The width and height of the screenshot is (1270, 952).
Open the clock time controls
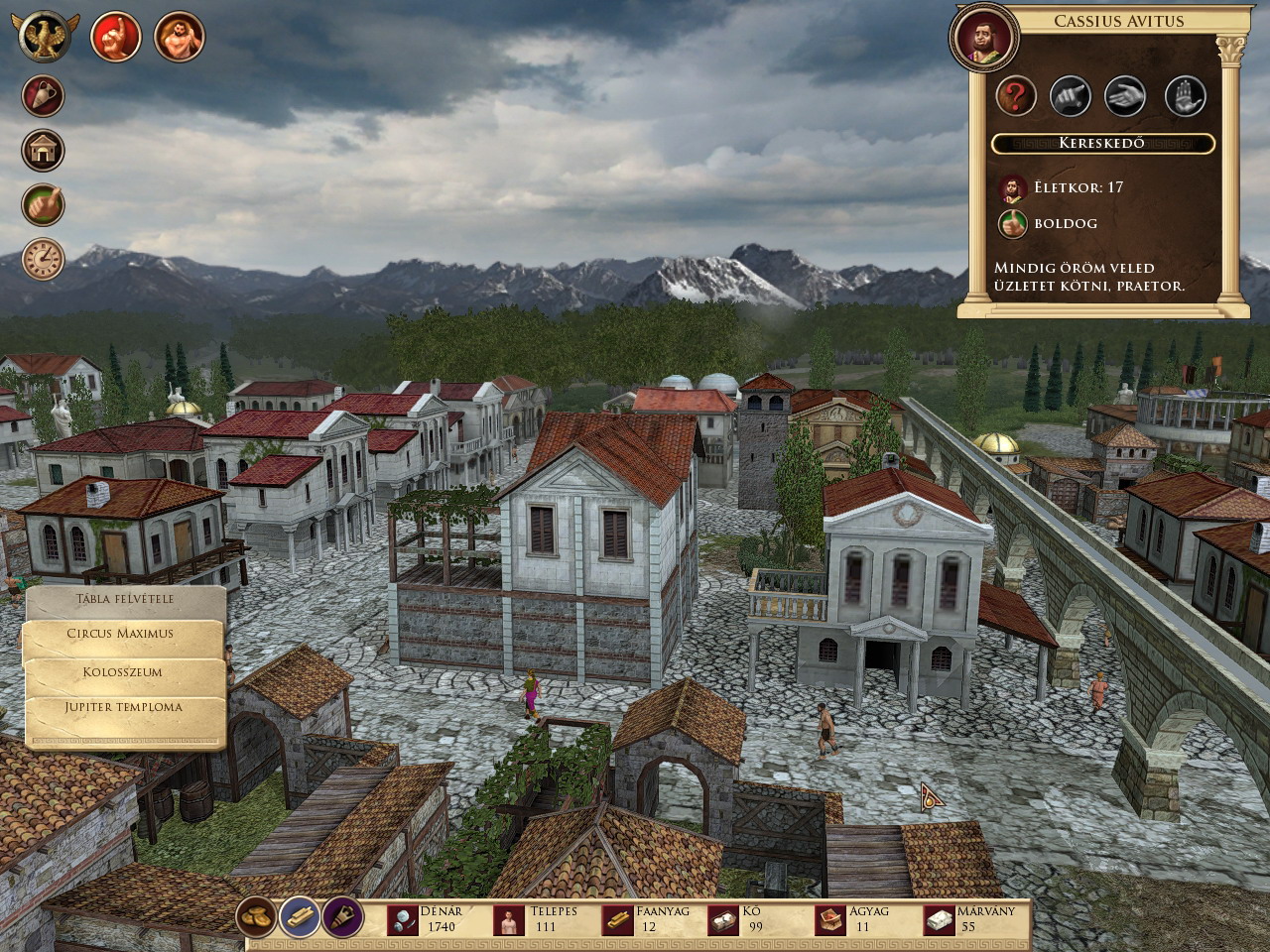44,259
